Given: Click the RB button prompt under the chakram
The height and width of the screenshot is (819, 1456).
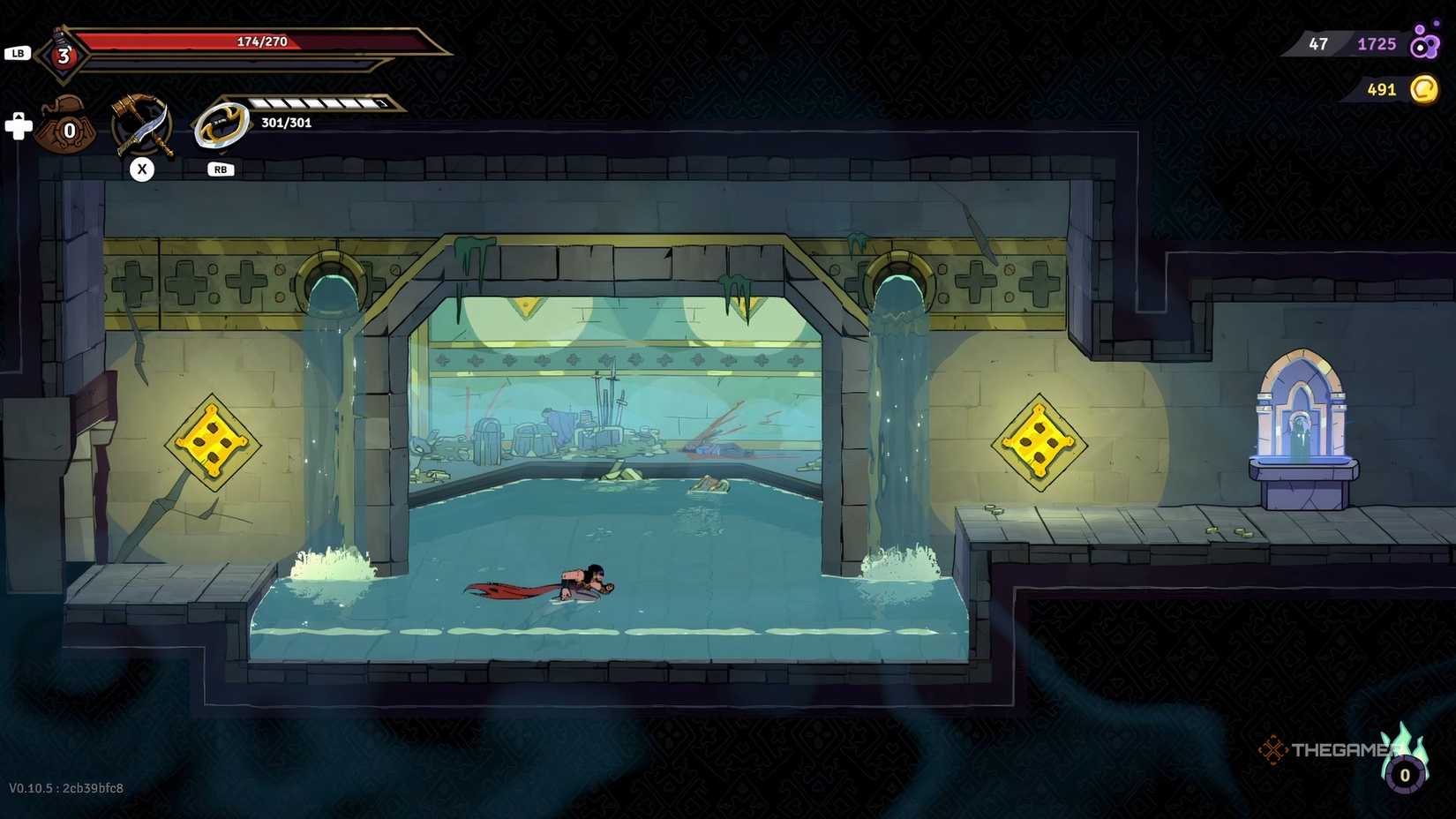Looking at the screenshot, I should [220, 169].
